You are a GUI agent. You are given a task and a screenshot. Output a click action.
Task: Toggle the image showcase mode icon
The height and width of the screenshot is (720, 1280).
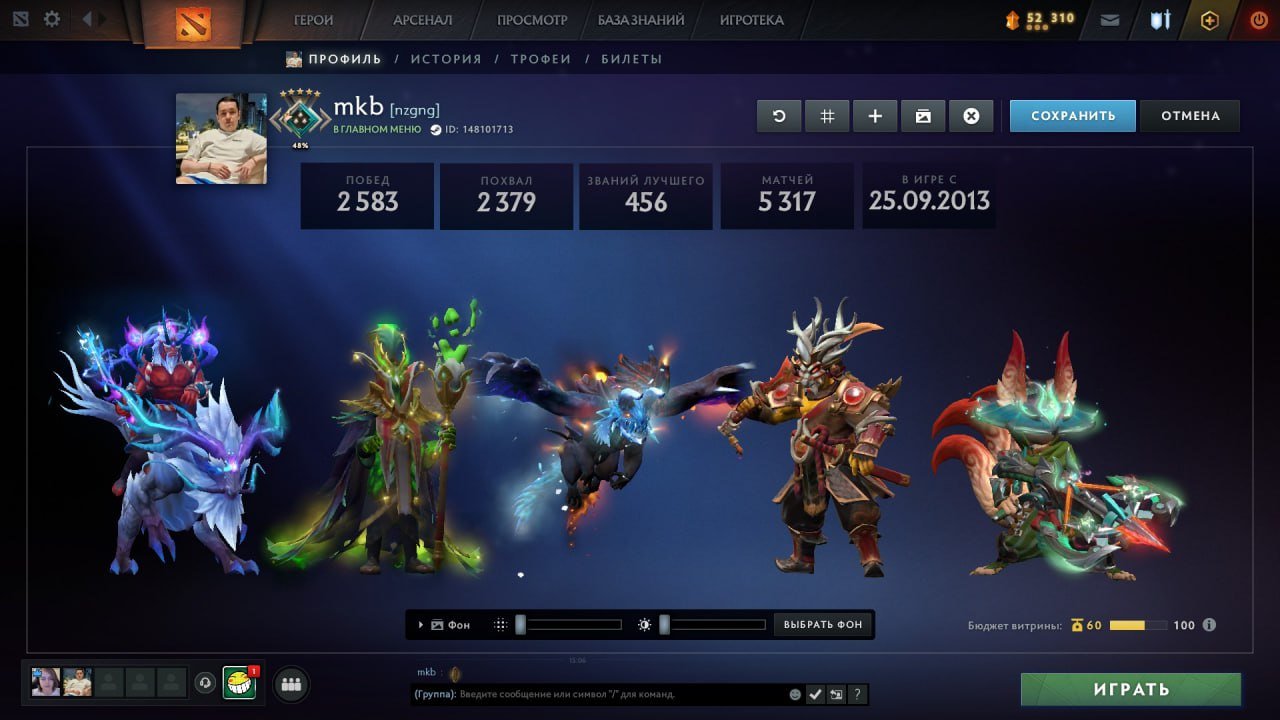(923, 115)
